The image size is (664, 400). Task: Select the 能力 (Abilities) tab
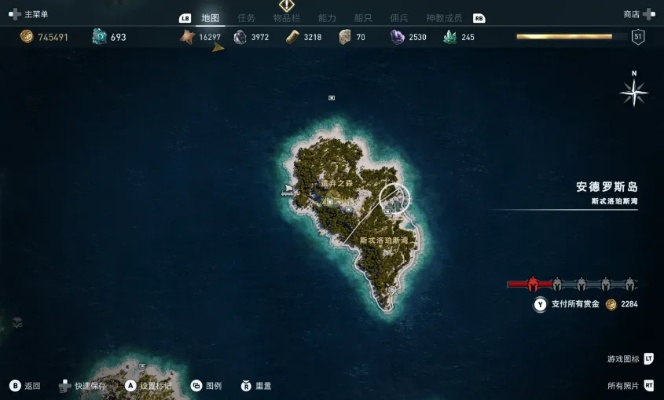(x=327, y=17)
